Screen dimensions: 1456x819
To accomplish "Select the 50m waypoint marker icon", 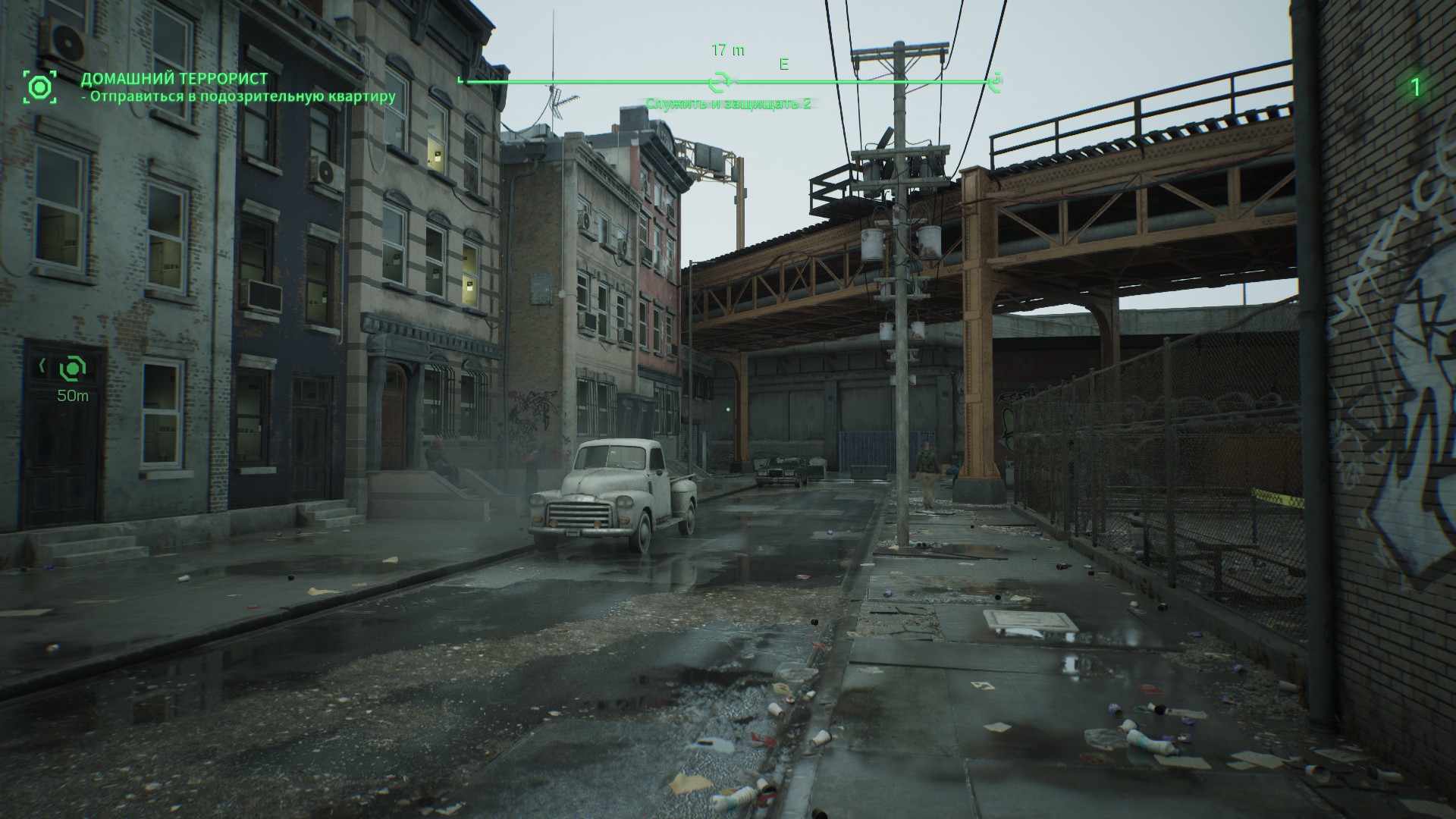I will pos(73,369).
